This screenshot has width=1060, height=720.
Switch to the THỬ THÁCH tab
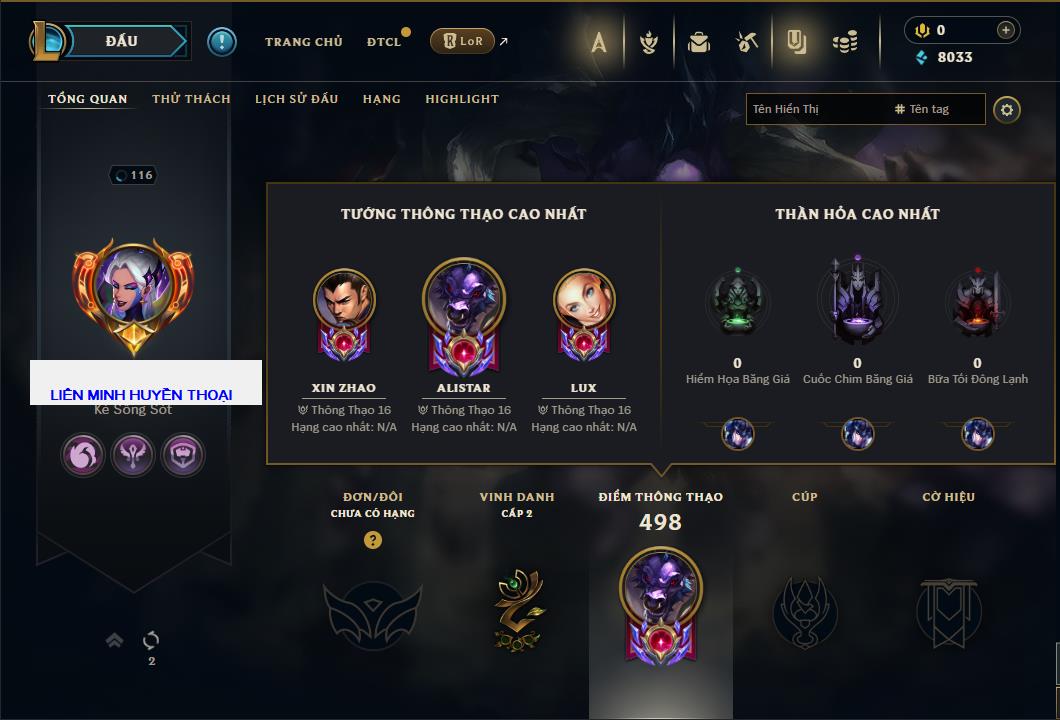(191, 99)
